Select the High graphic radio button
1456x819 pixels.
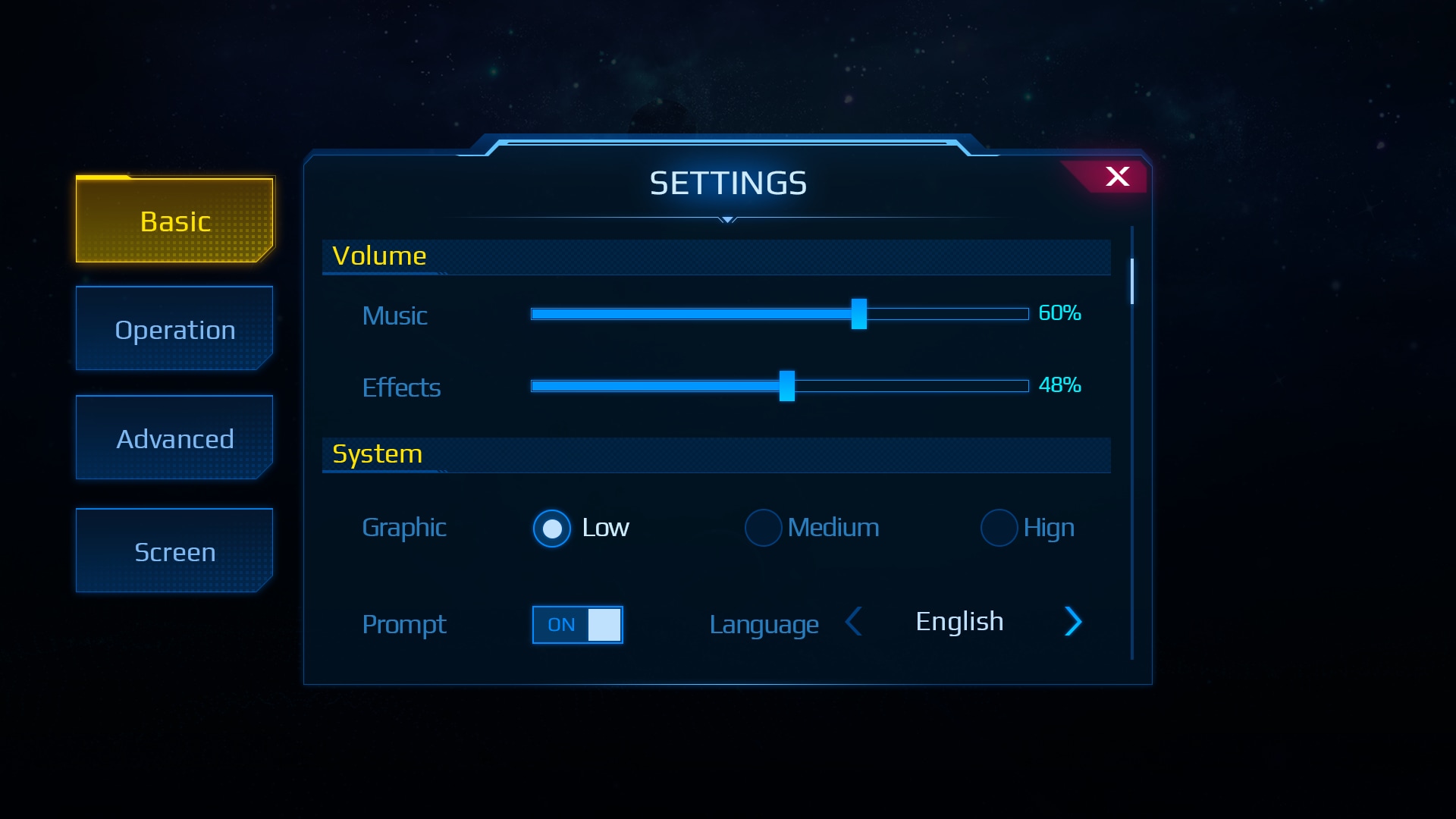point(999,528)
